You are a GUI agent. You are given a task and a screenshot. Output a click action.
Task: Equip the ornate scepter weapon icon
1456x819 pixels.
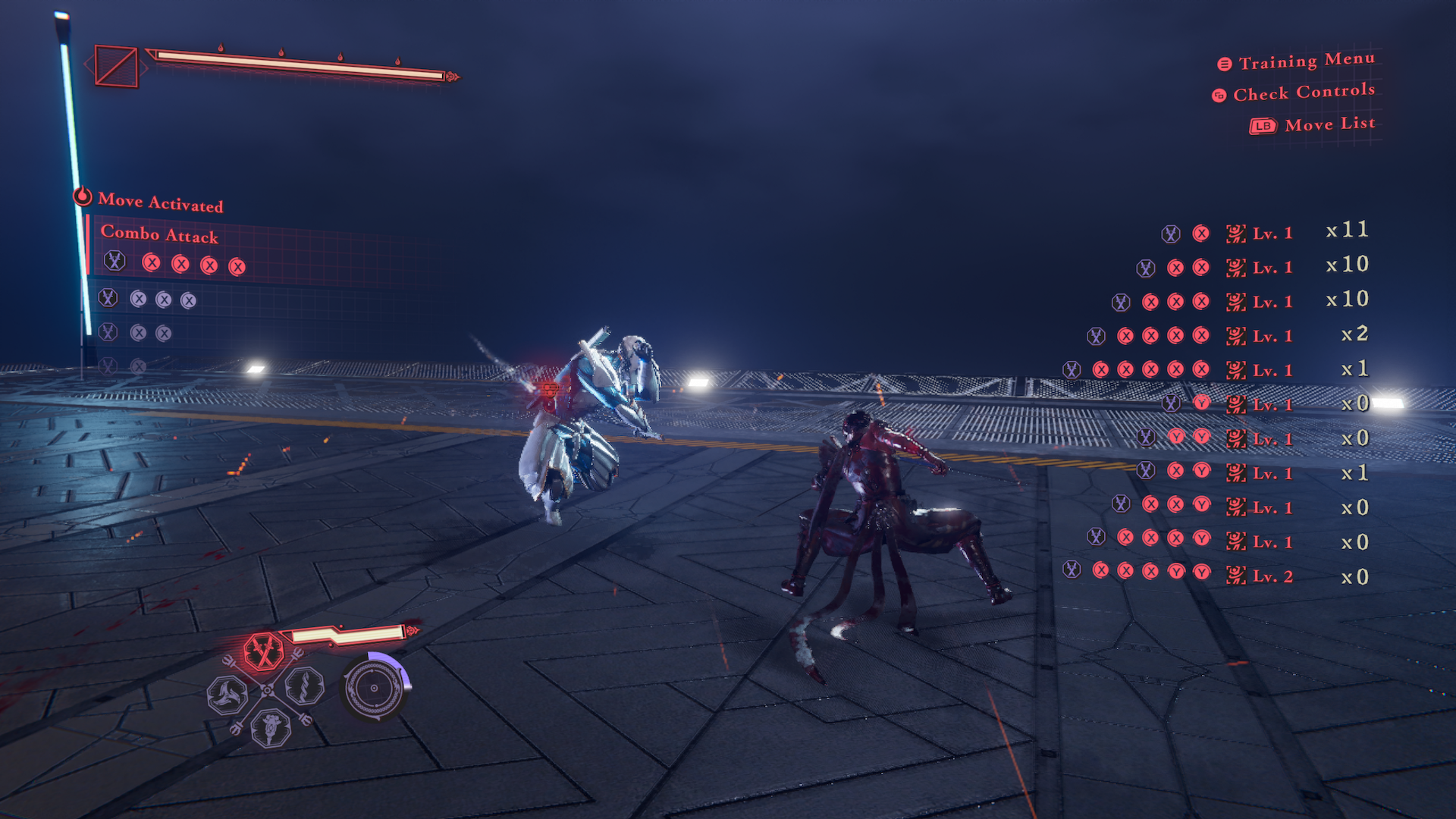coord(271,728)
